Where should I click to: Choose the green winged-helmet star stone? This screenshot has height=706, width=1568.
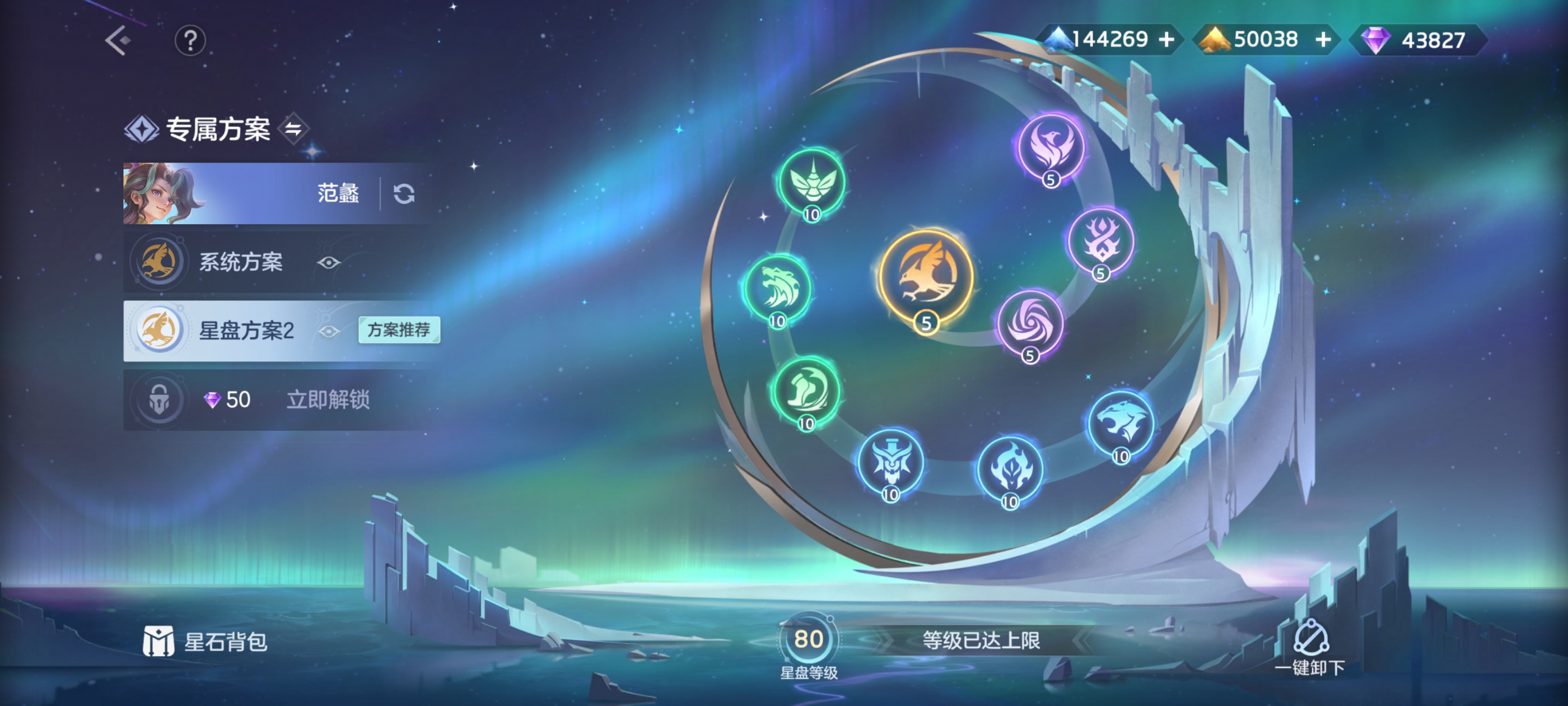point(812,182)
